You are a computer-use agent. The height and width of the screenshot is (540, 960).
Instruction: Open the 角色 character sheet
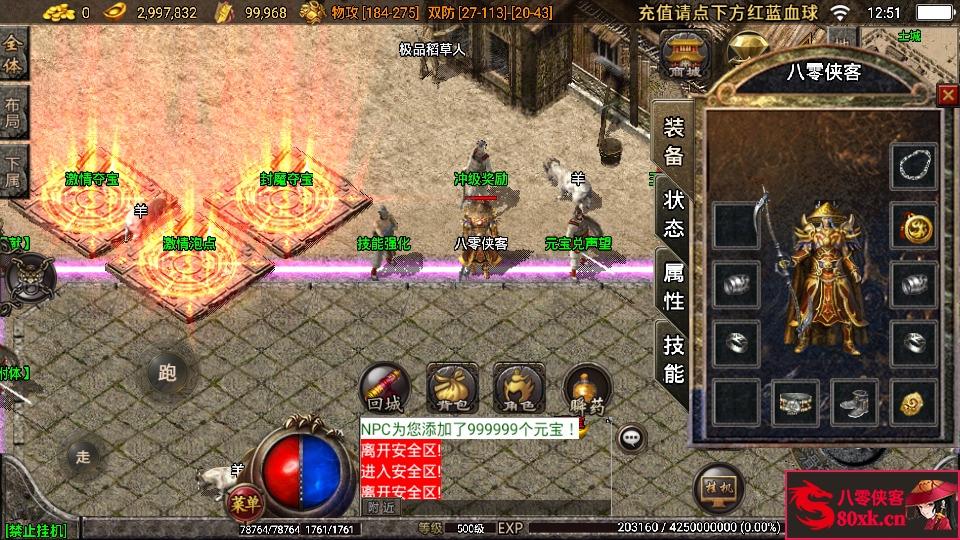pyautogui.click(x=519, y=389)
